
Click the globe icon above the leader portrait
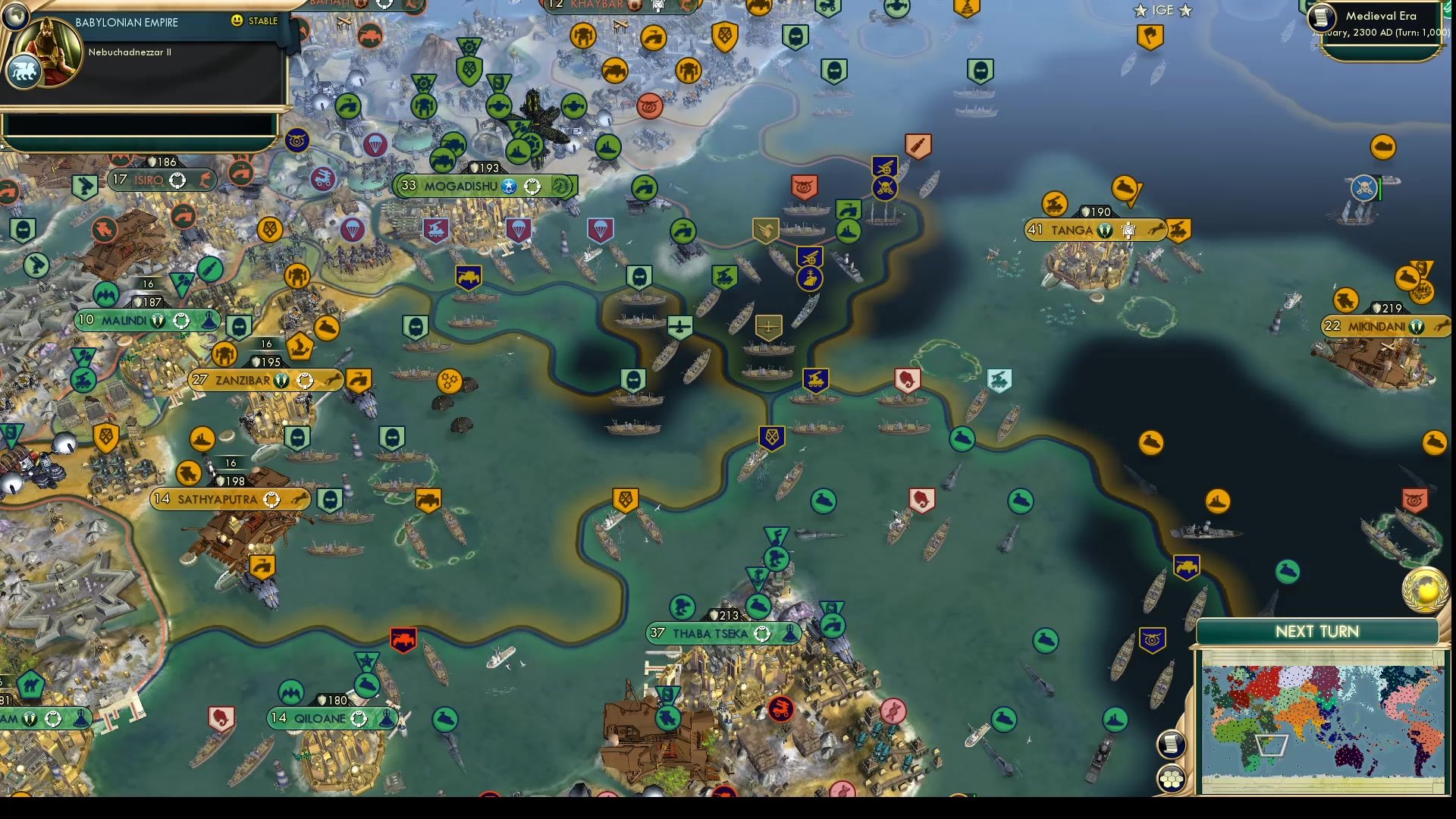click(x=16, y=17)
